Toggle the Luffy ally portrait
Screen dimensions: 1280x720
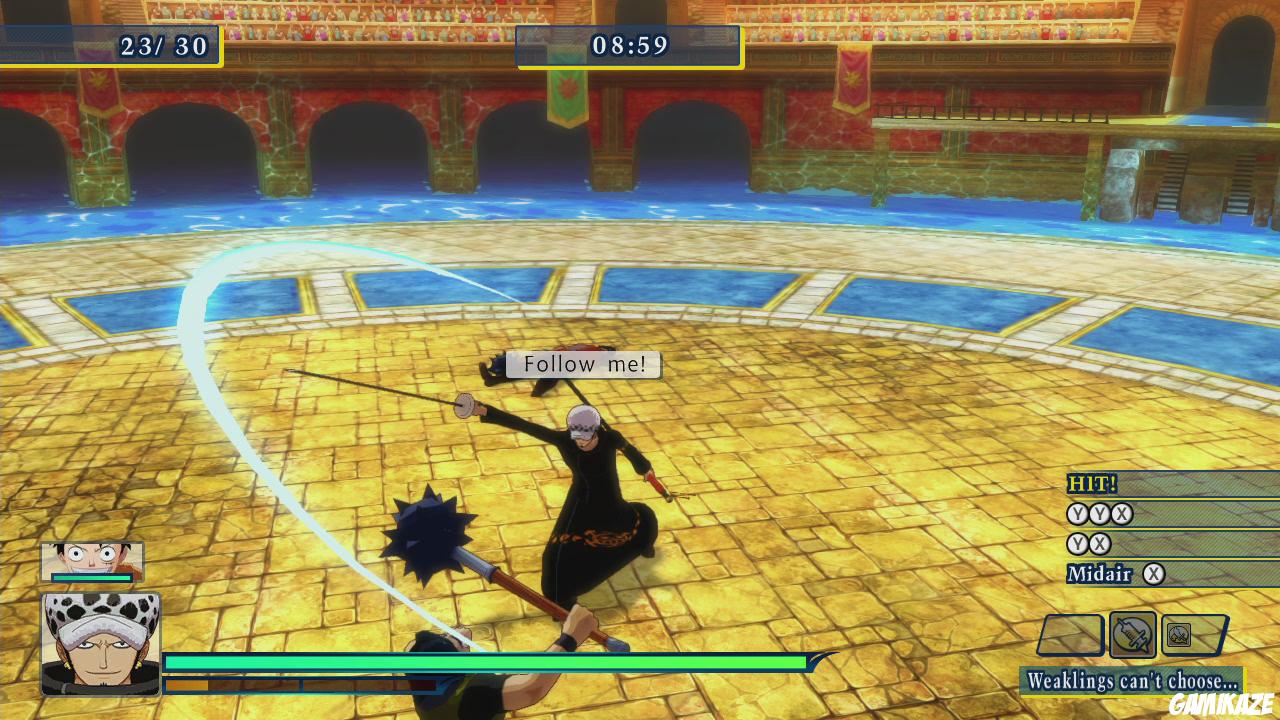click(x=90, y=560)
